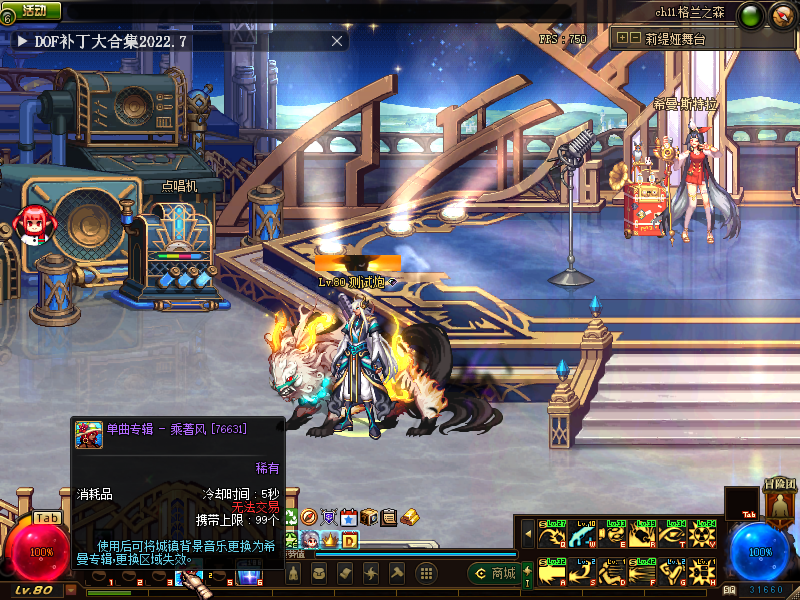800x600 pixels.
Task: Expand the DOF补丁大合集 notice arrow
Action: [x=21, y=41]
